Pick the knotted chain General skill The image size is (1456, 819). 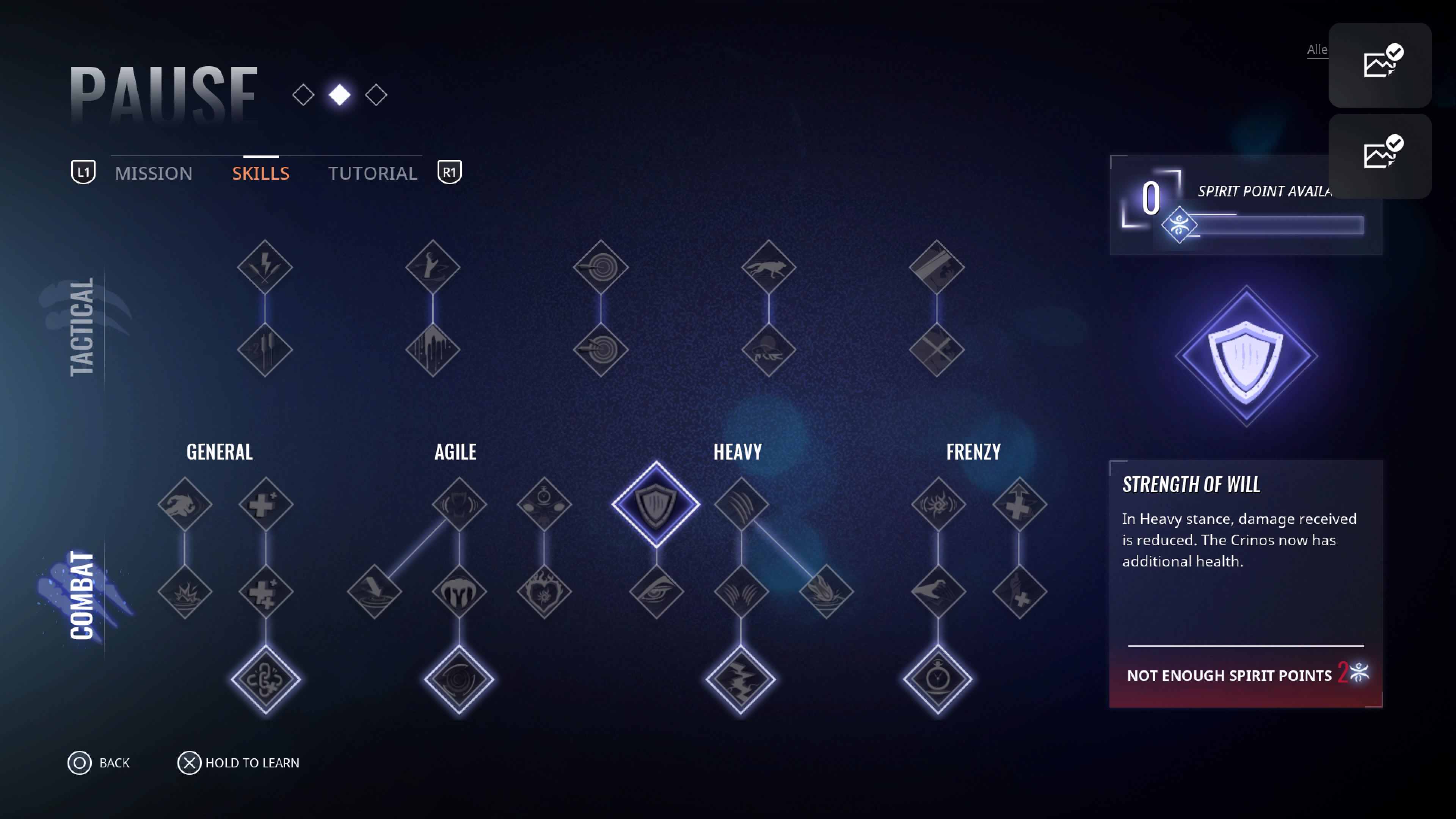(x=266, y=679)
